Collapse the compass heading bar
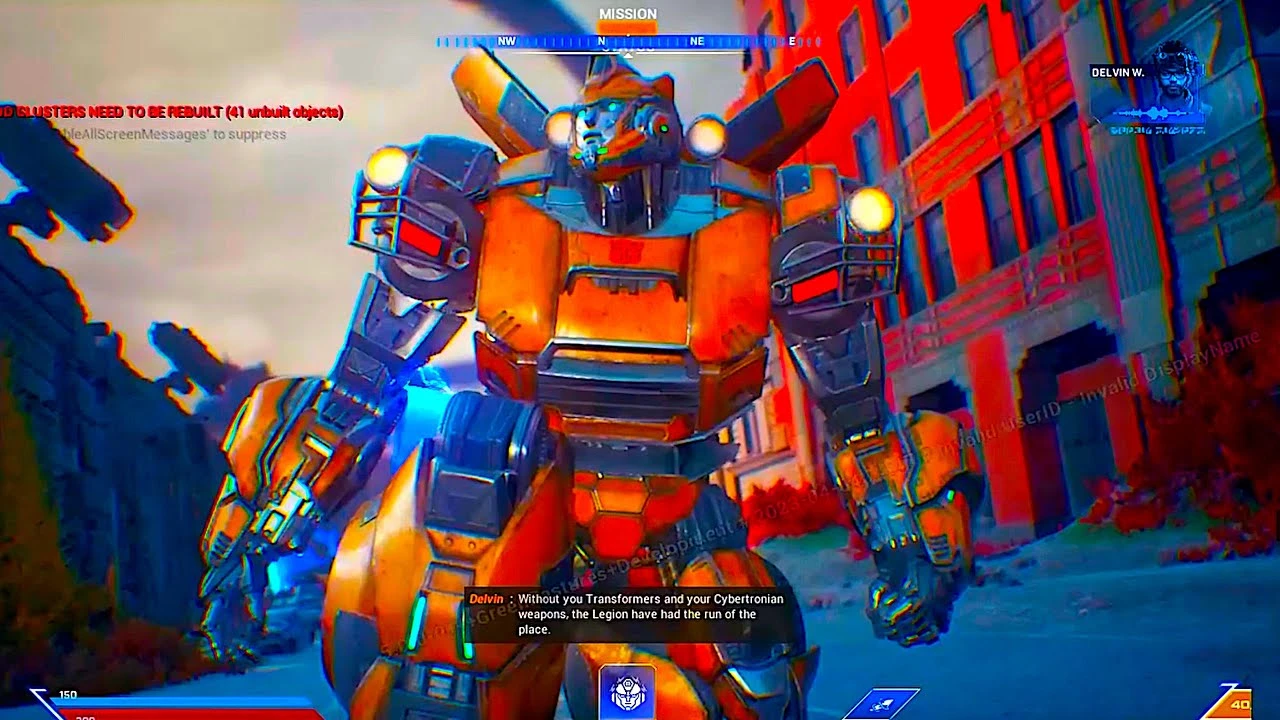 click(630, 41)
